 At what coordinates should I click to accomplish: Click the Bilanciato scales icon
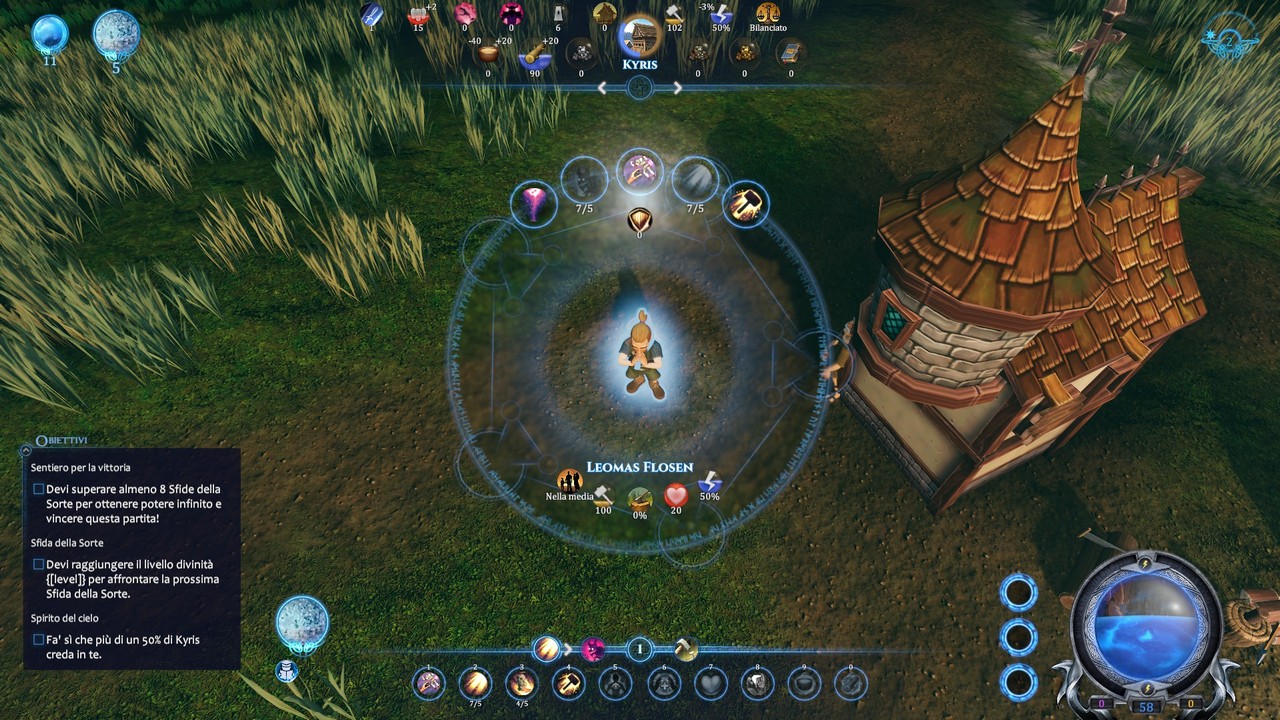768,14
